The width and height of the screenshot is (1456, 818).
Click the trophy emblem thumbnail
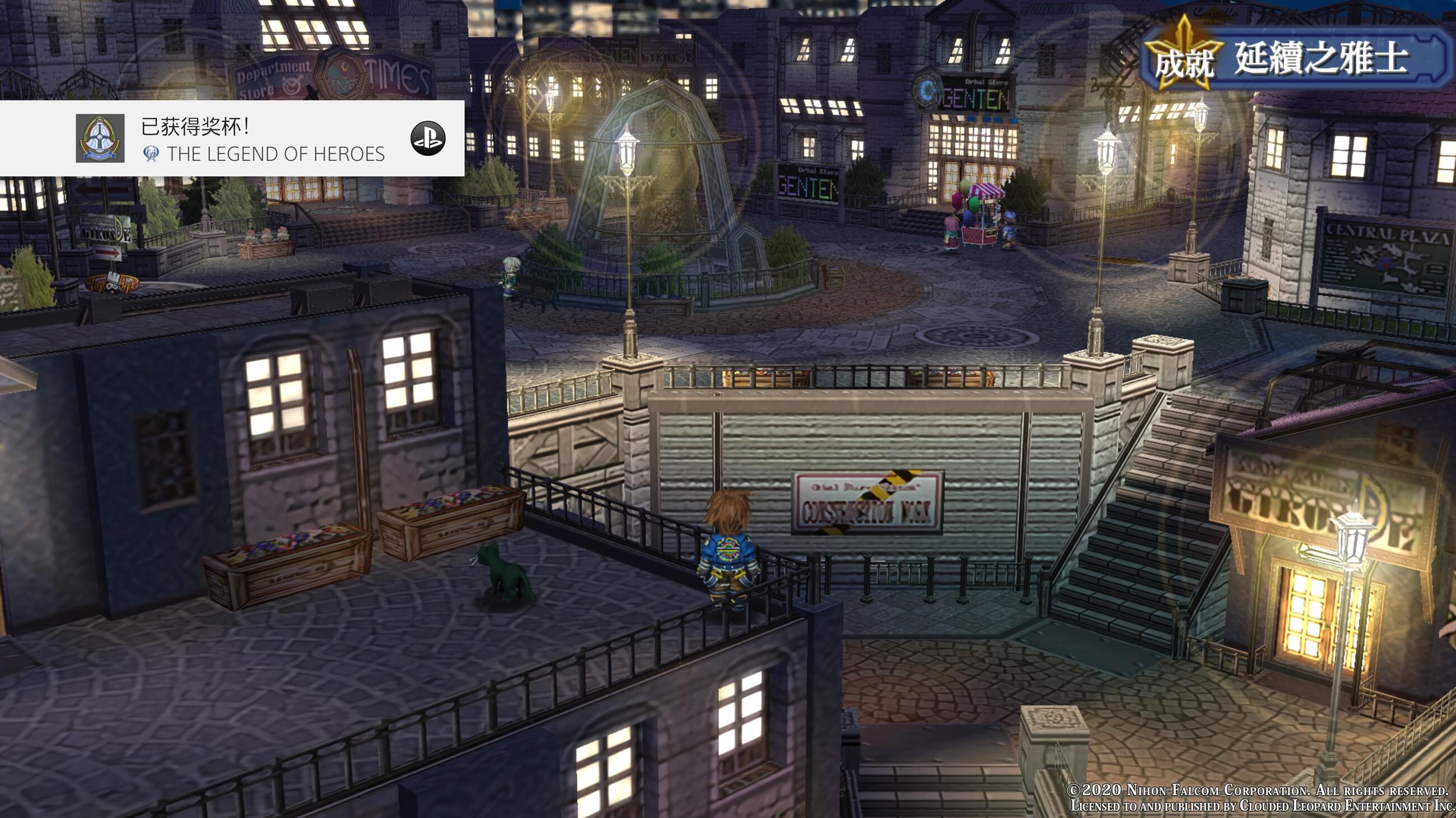click(x=100, y=138)
